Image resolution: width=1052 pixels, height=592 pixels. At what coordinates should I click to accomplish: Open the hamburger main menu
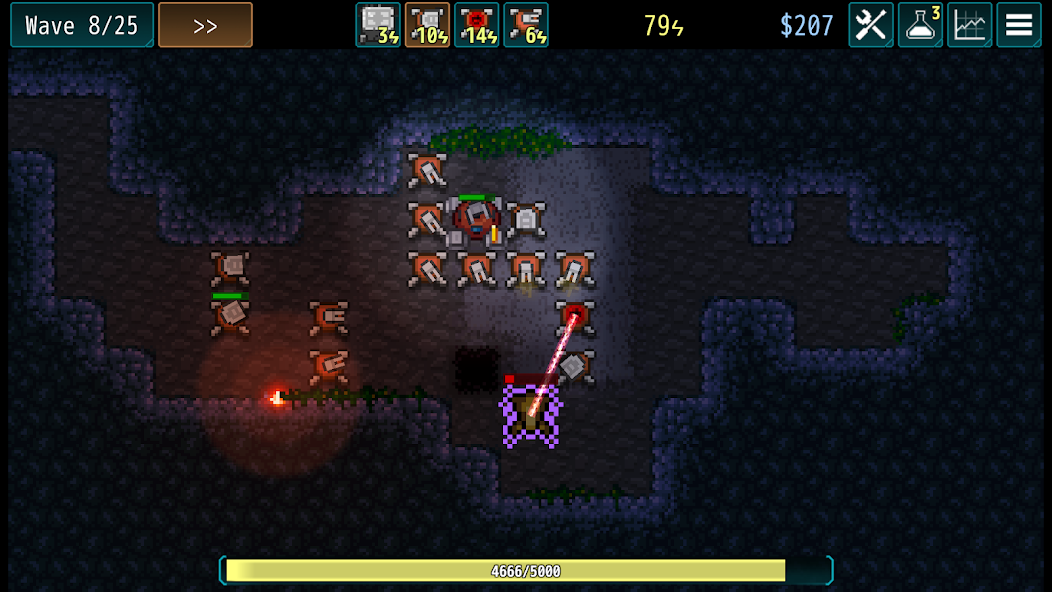tap(1019, 25)
